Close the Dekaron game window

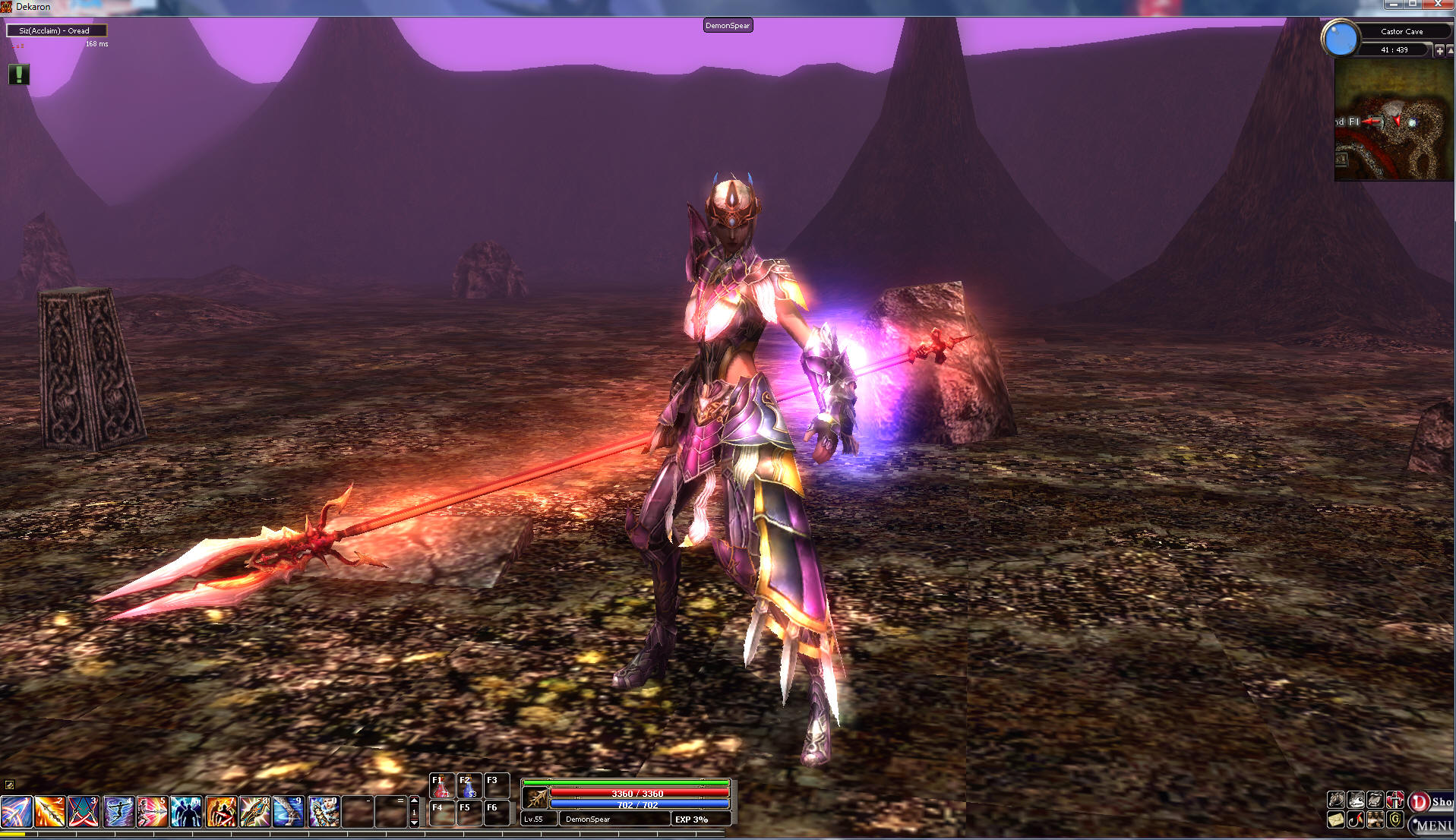point(1438,5)
